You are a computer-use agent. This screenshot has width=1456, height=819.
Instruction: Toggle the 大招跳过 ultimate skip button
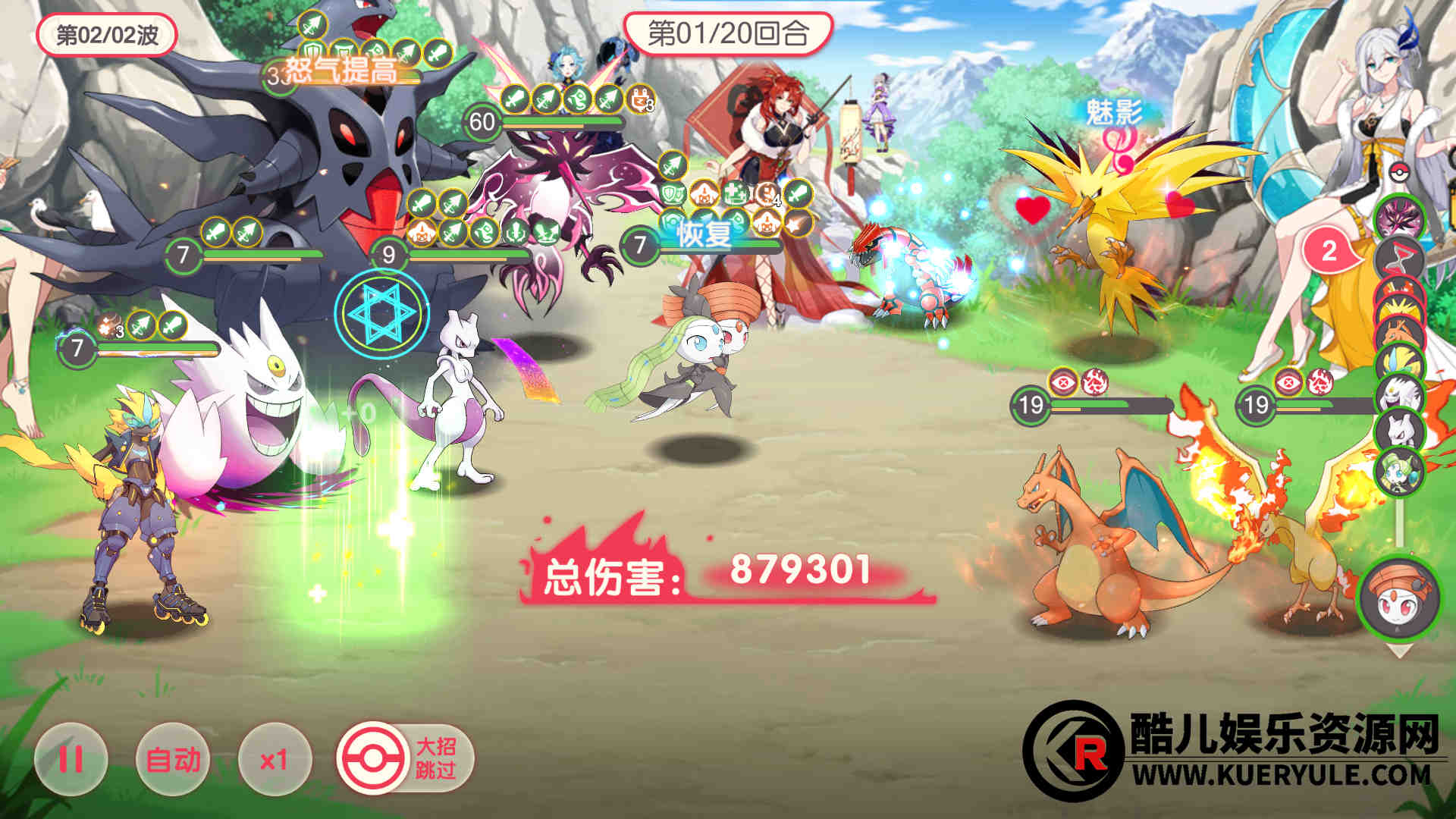pyautogui.click(x=406, y=758)
